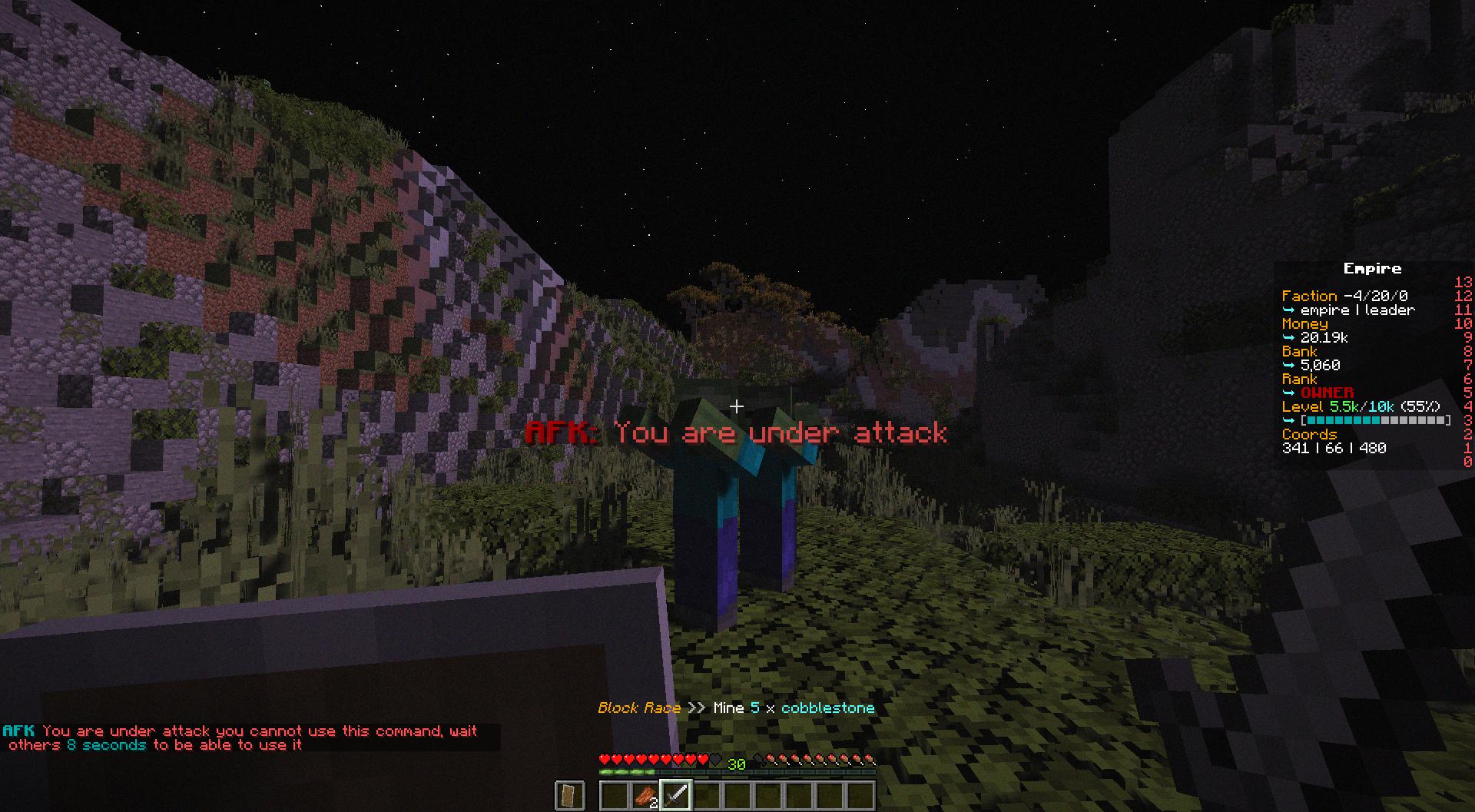The image size is (1475, 812).
Task: Click the Block Race cobblestone objective
Action: point(736,708)
